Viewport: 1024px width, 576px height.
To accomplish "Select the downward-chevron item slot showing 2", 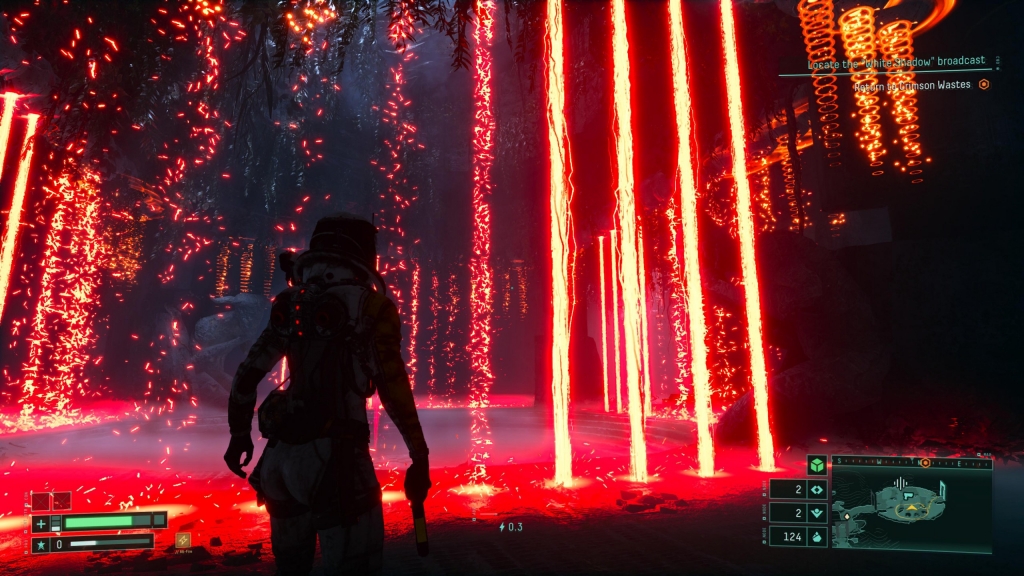I will (x=817, y=514).
